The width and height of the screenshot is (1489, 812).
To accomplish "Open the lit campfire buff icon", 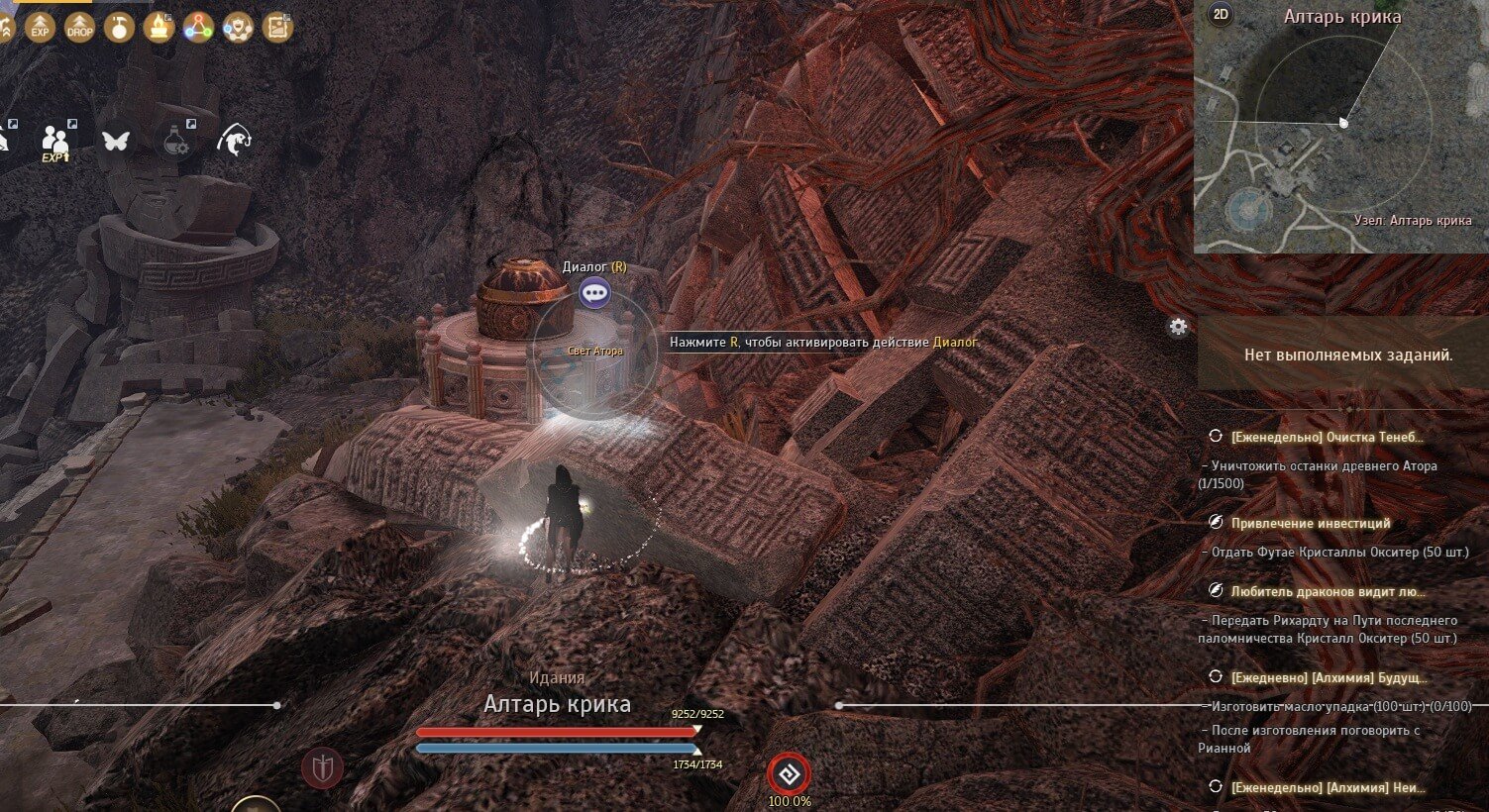I will [x=159, y=27].
